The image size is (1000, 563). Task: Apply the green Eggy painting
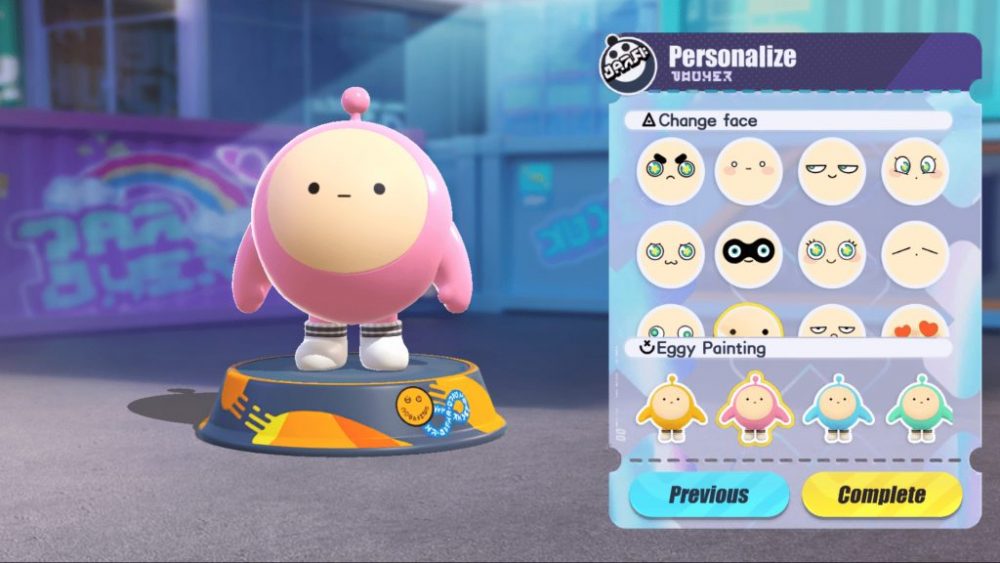tap(920, 406)
